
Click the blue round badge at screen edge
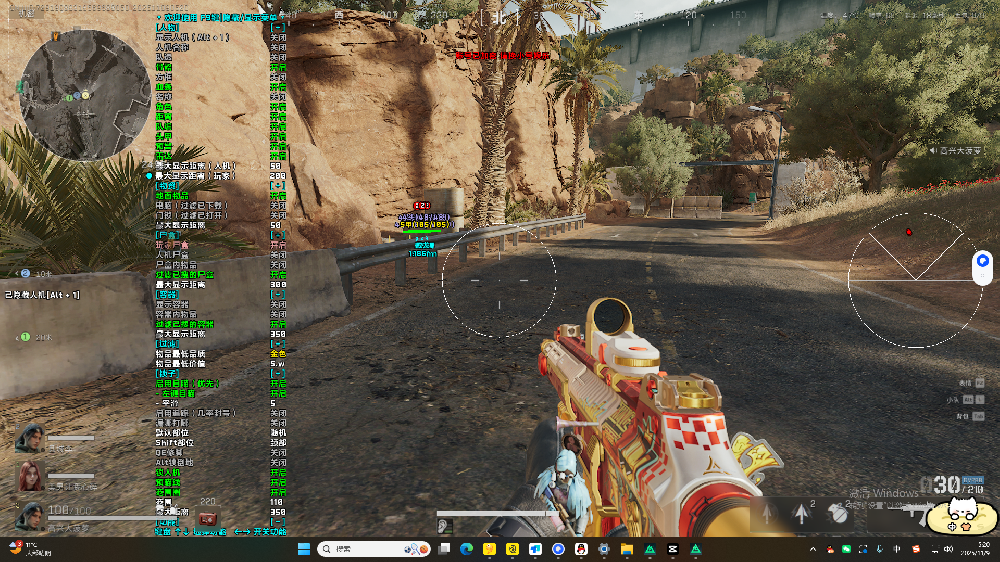(983, 261)
